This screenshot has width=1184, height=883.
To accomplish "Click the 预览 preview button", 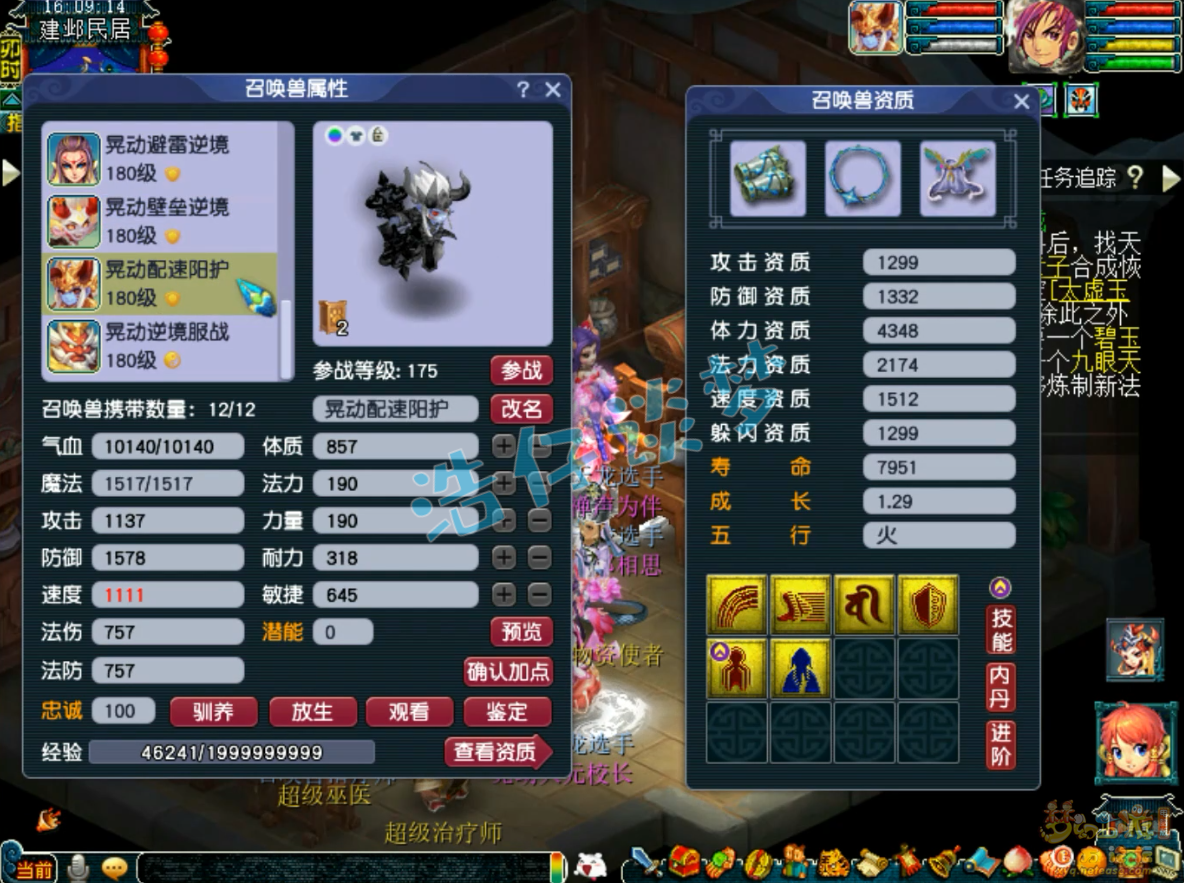I will (x=521, y=631).
